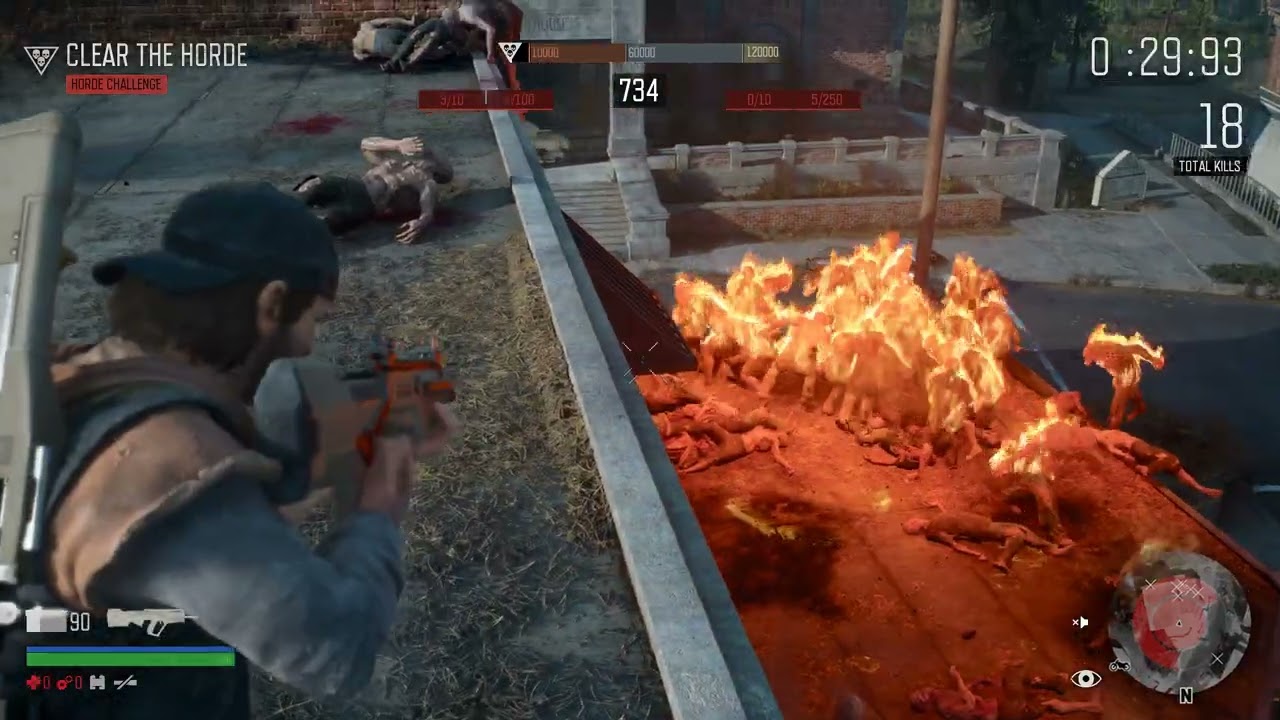Screen dimensions: 1280x720
Task: Select the equipped rifle weapon icon
Action: click(x=148, y=620)
